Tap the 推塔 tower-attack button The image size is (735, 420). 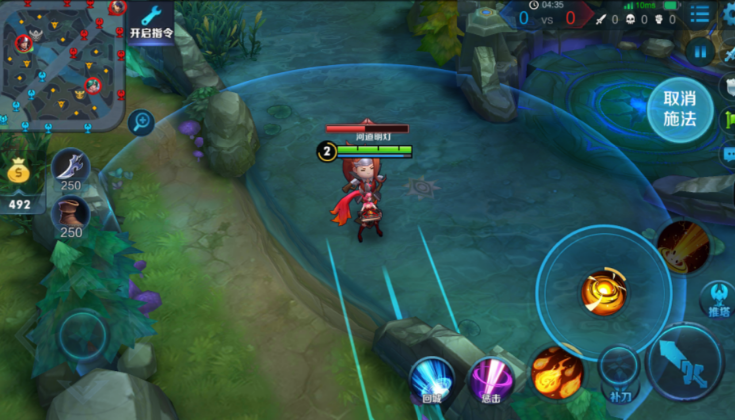716,297
